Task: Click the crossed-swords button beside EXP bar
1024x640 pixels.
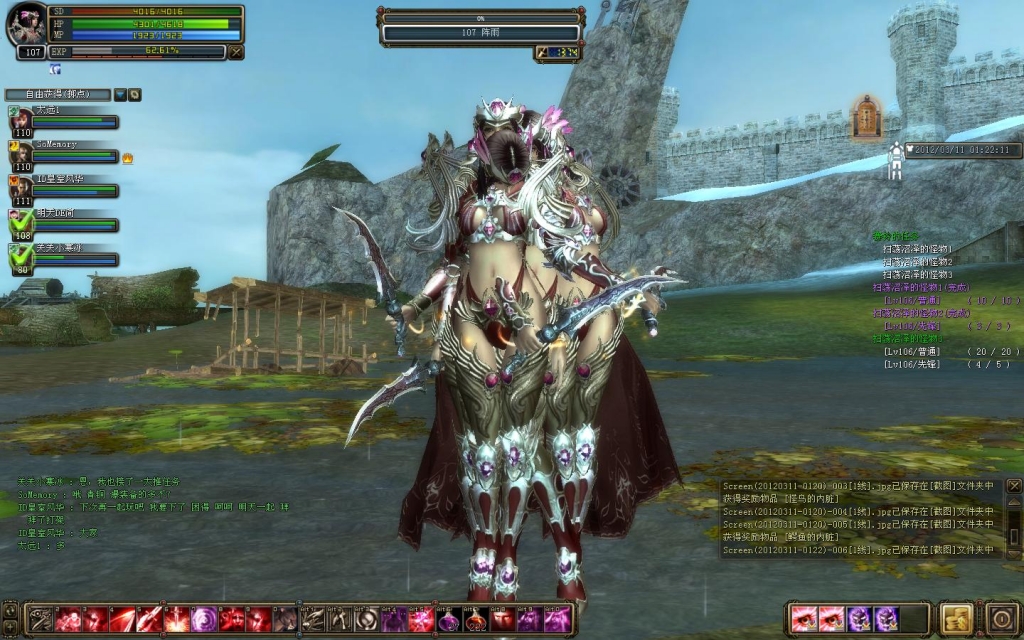Action: click(236, 52)
